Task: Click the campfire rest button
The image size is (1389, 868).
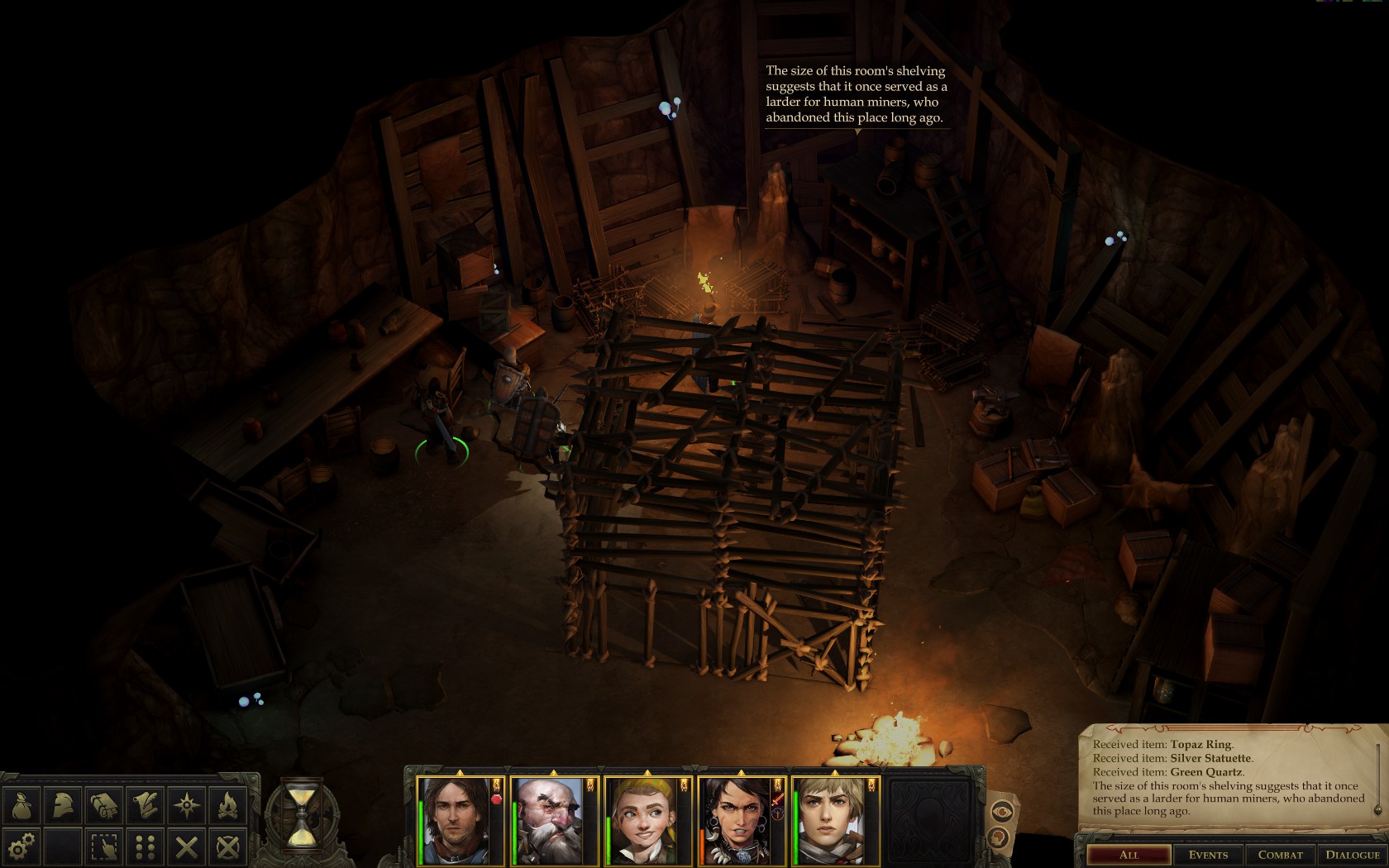Action: click(x=228, y=804)
